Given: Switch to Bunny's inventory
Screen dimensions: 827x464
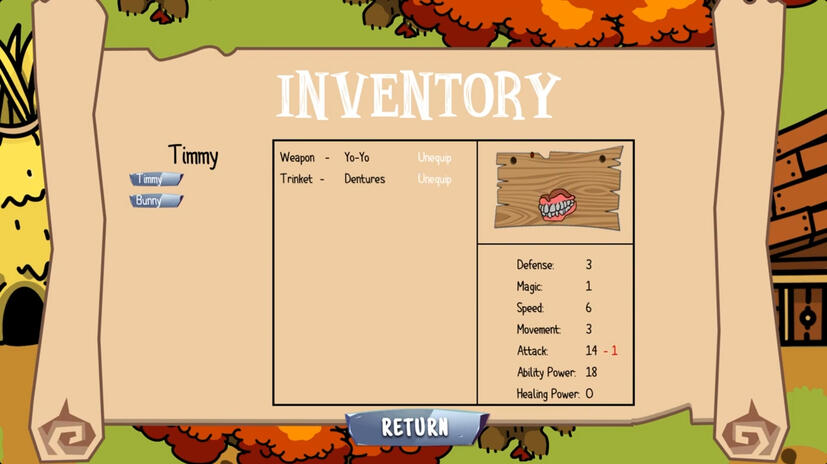Looking at the screenshot, I should 155,201.
